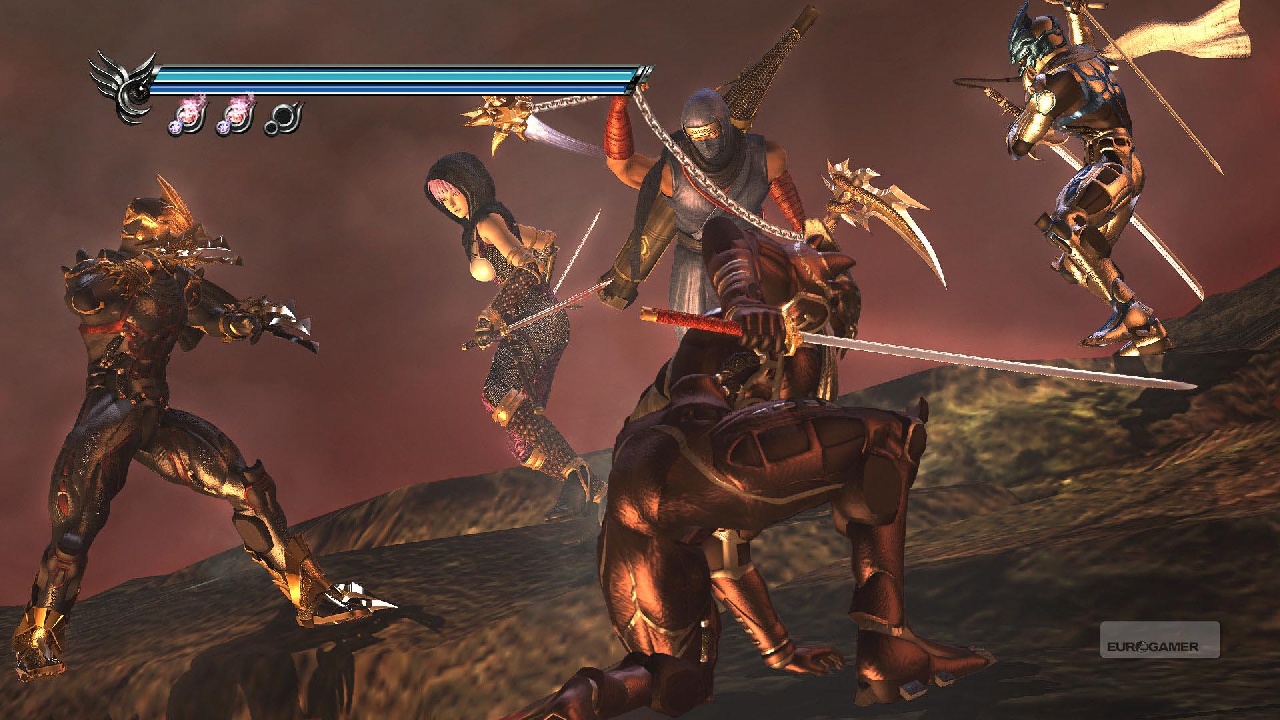This screenshot has height=720, width=1280.
Task: Click the Eurogamer watermark logo
Action: (1159, 640)
